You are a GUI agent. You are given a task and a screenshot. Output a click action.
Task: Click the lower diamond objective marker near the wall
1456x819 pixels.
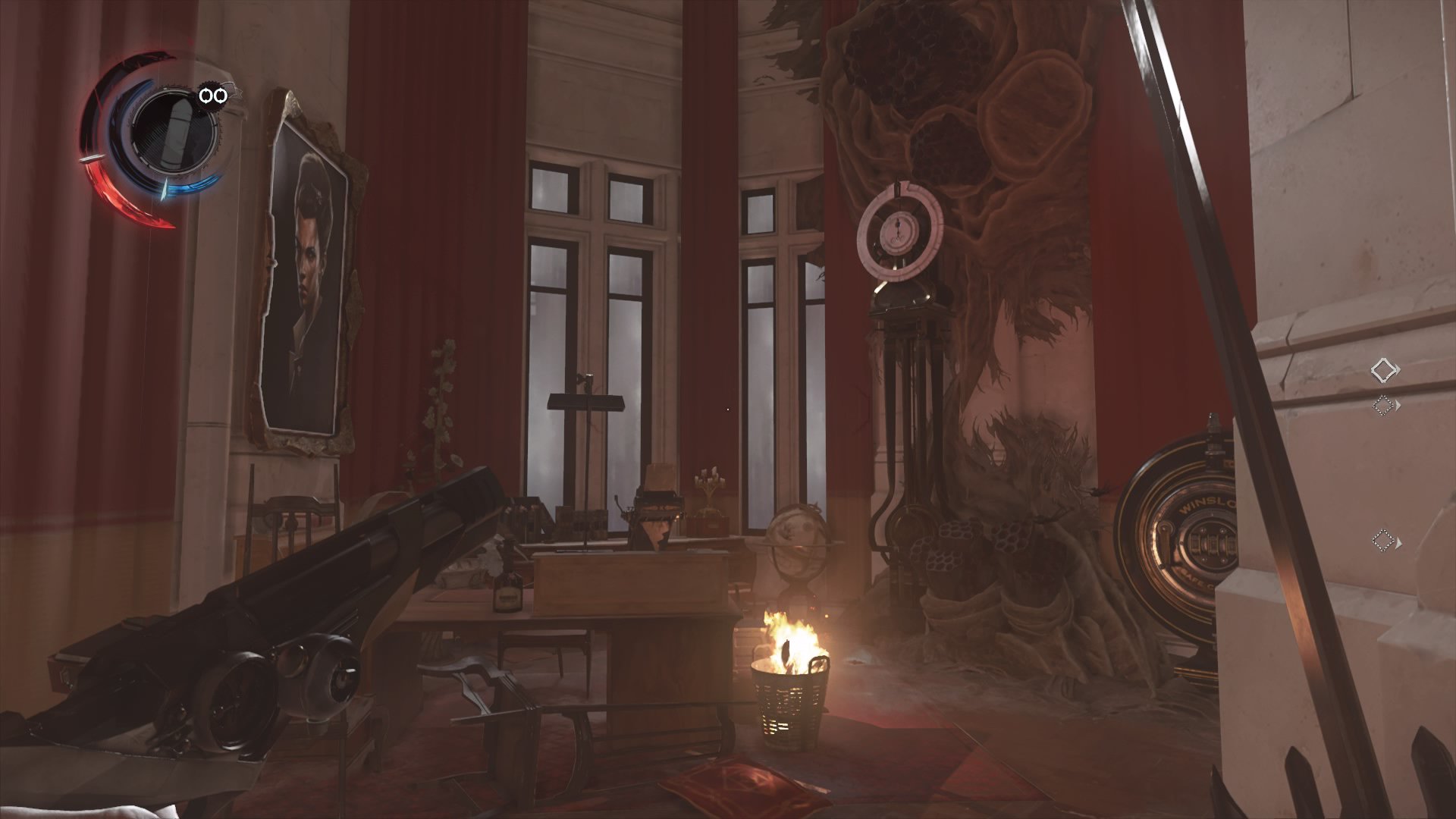pyautogui.click(x=1383, y=540)
